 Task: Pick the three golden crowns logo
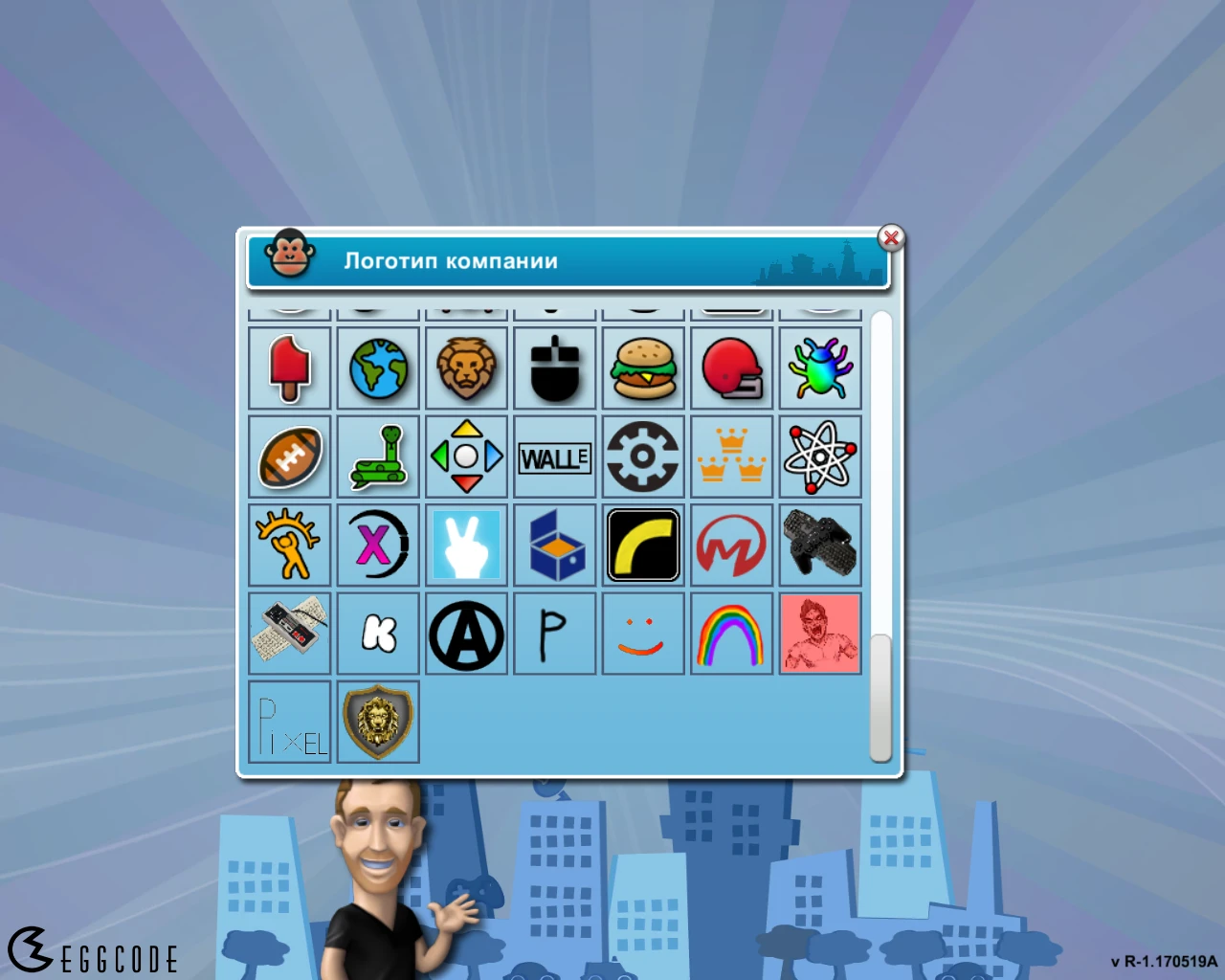(x=731, y=457)
